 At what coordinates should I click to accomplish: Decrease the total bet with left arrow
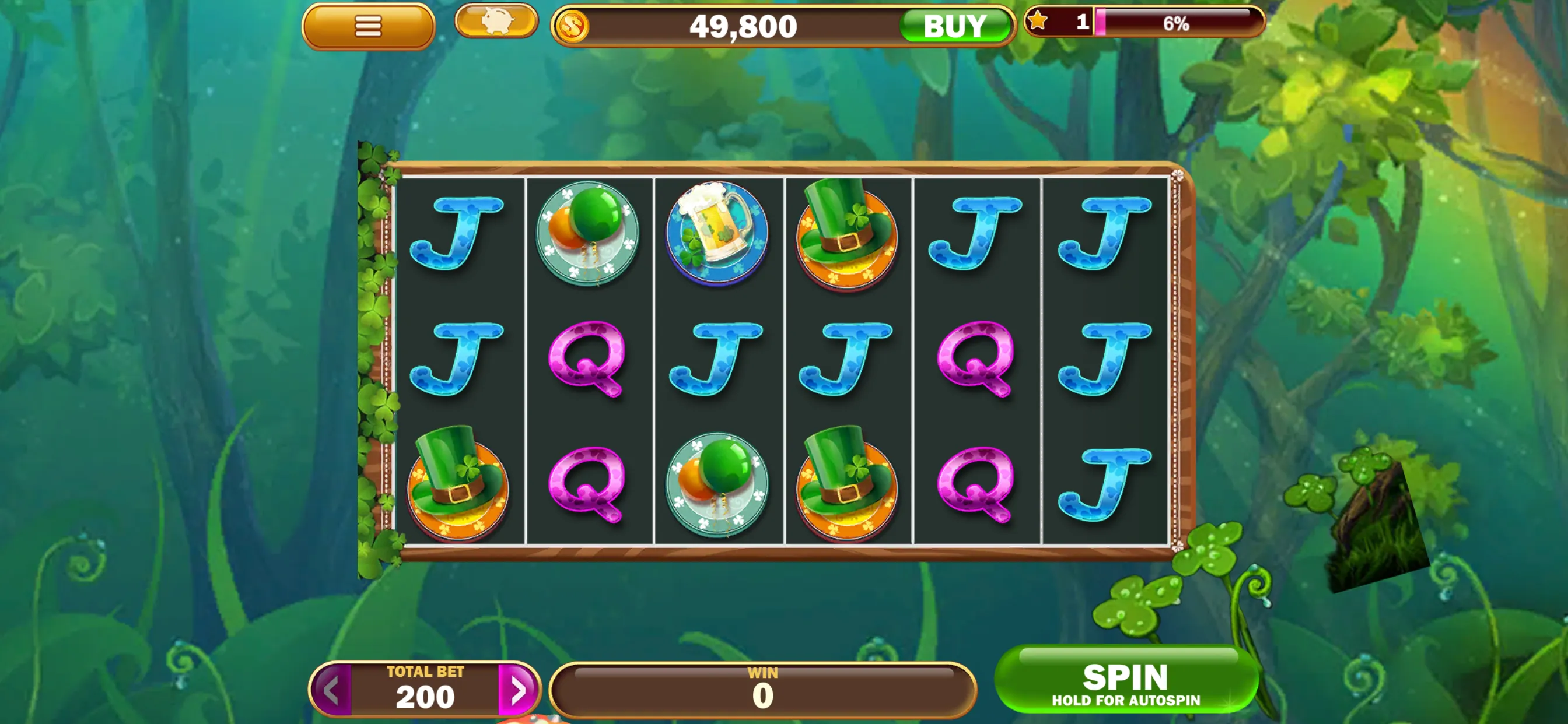tap(332, 691)
